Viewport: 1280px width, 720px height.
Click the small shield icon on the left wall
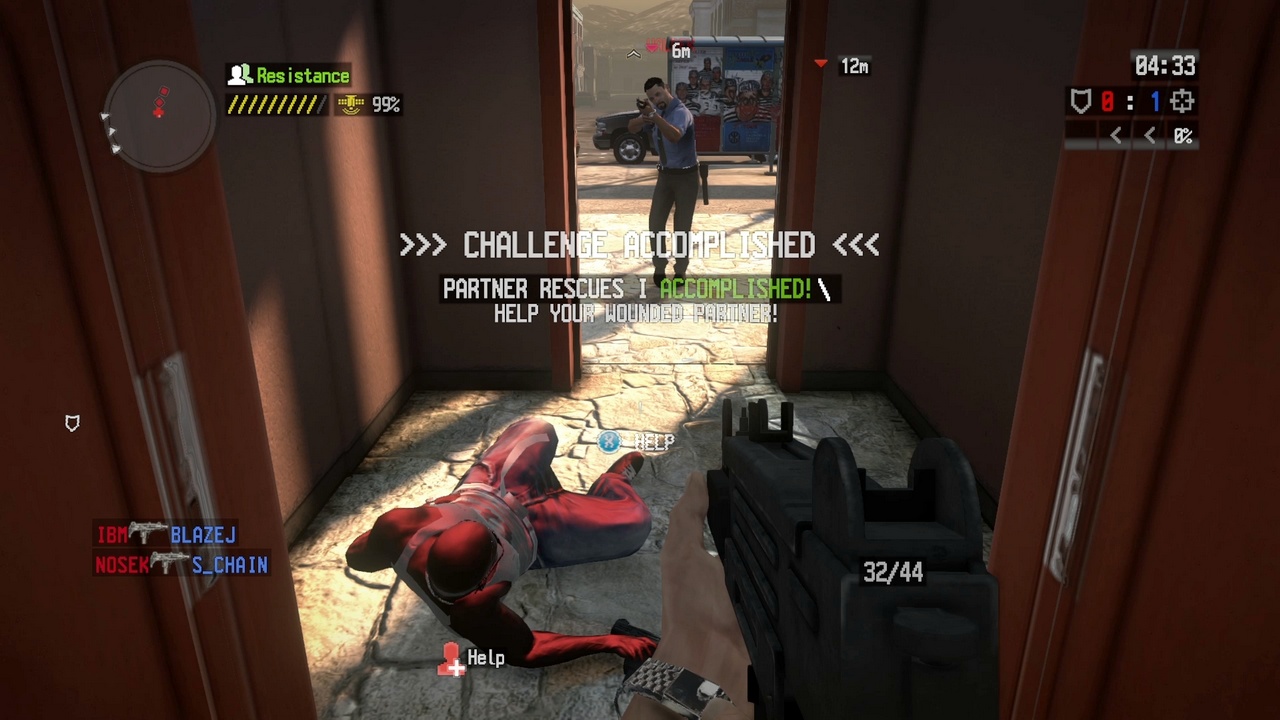pos(71,424)
